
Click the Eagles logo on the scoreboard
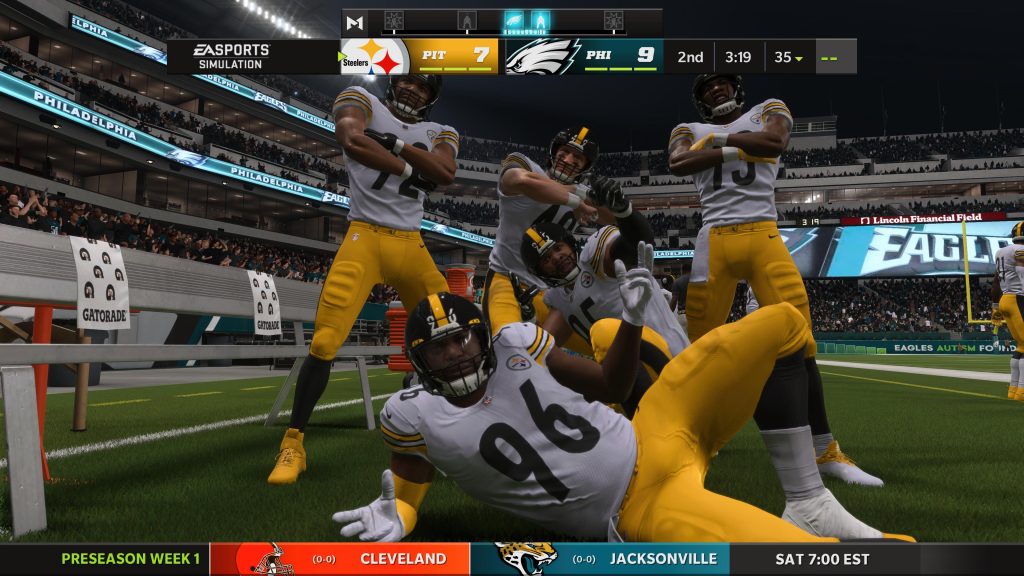pos(540,56)
